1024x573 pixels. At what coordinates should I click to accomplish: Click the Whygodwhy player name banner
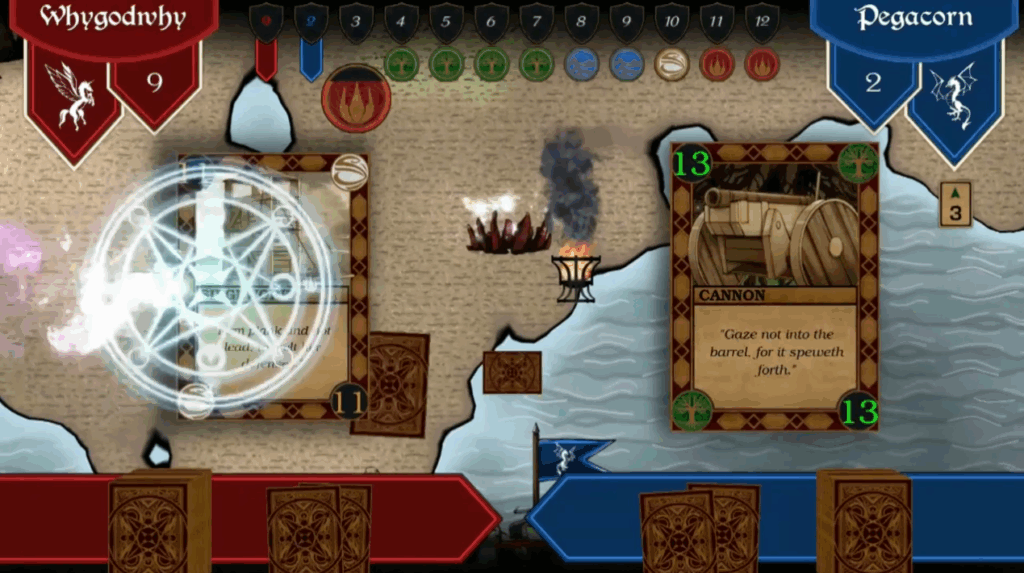(112, 19)
